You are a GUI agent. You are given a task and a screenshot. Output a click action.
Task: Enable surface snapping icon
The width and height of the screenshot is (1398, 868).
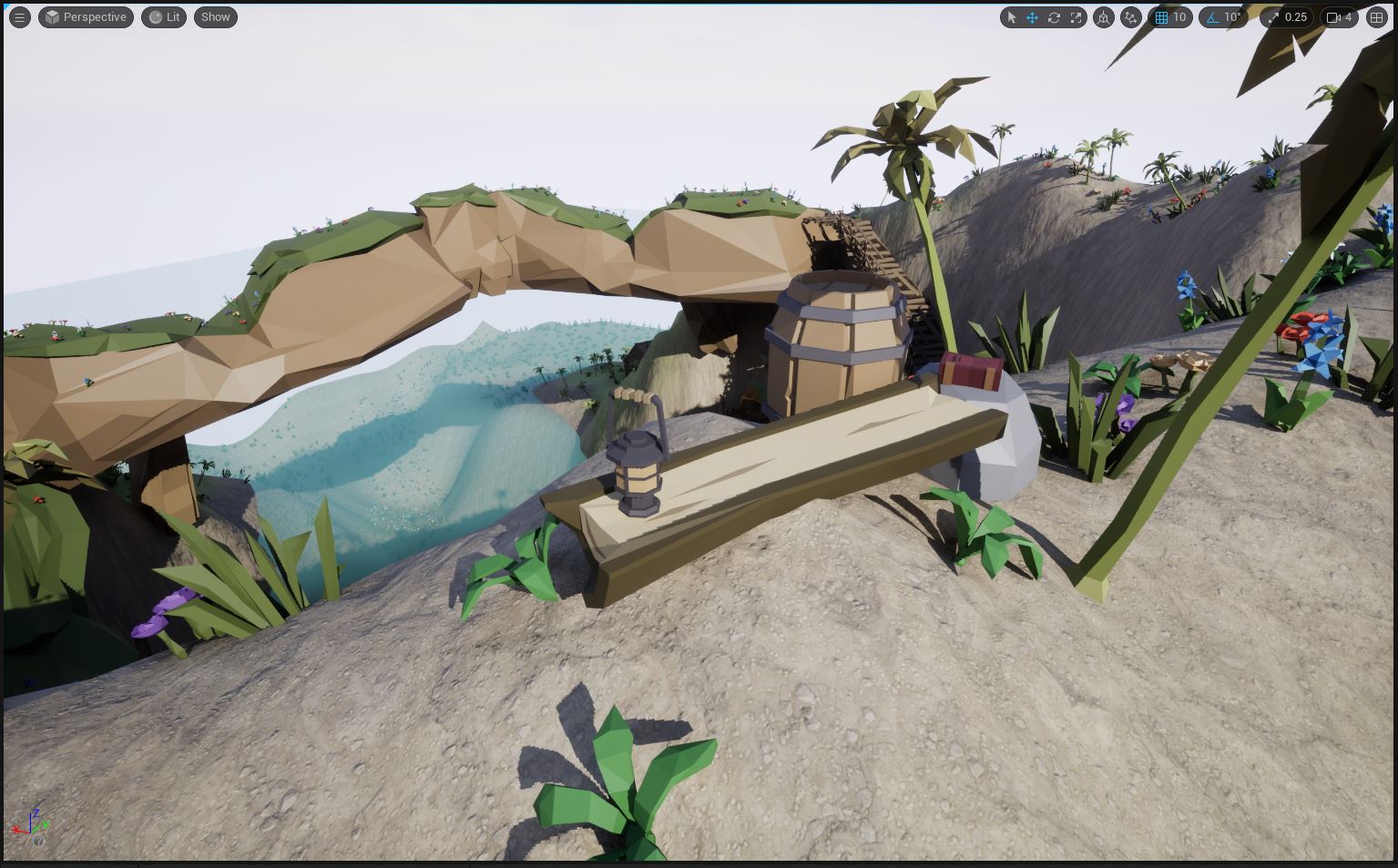[x=1130, y=16]
